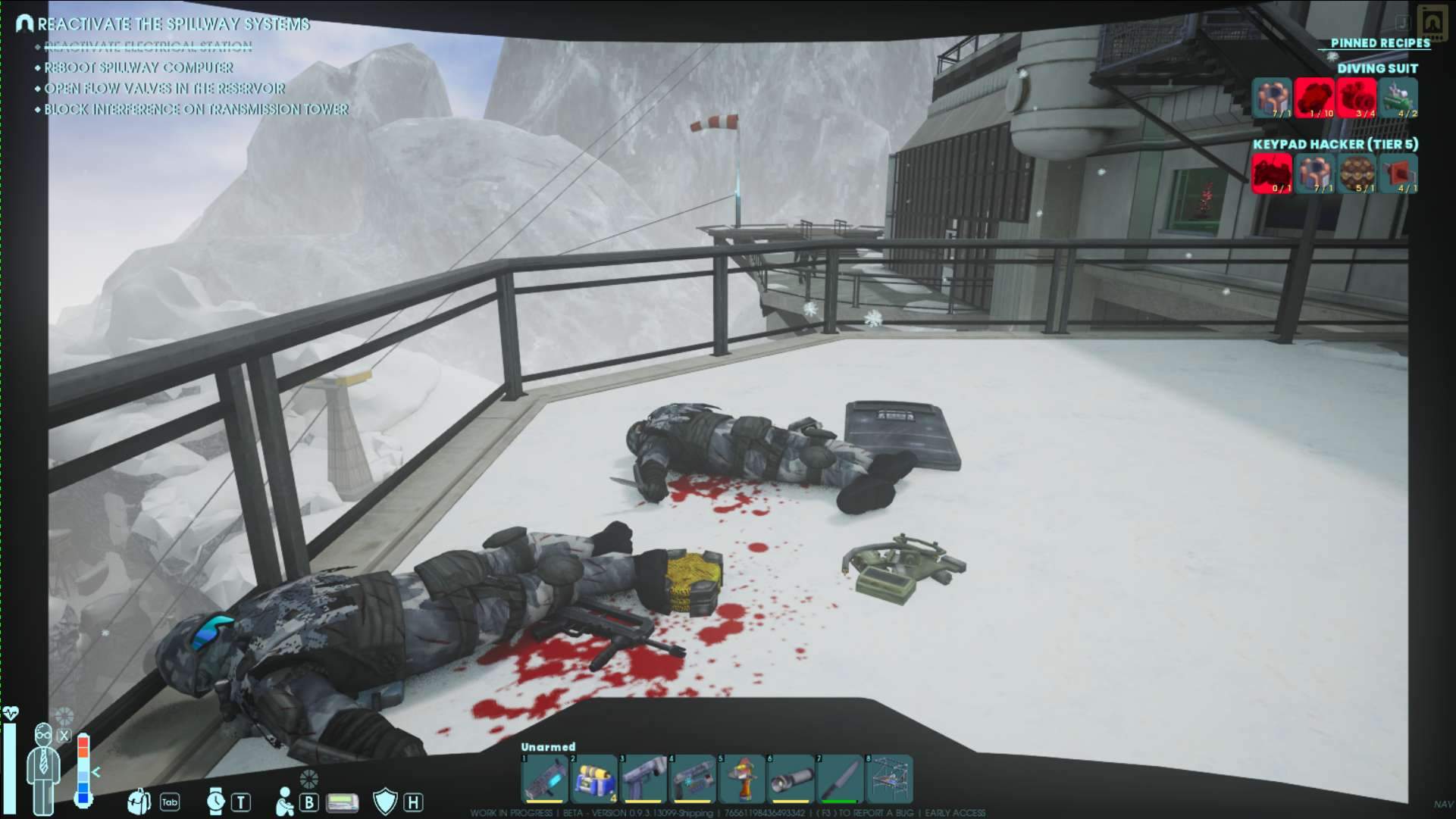Select the Reboot Spillway Computer objective
This screenshot has width=1456, height=819.
[x=139, y=67]
